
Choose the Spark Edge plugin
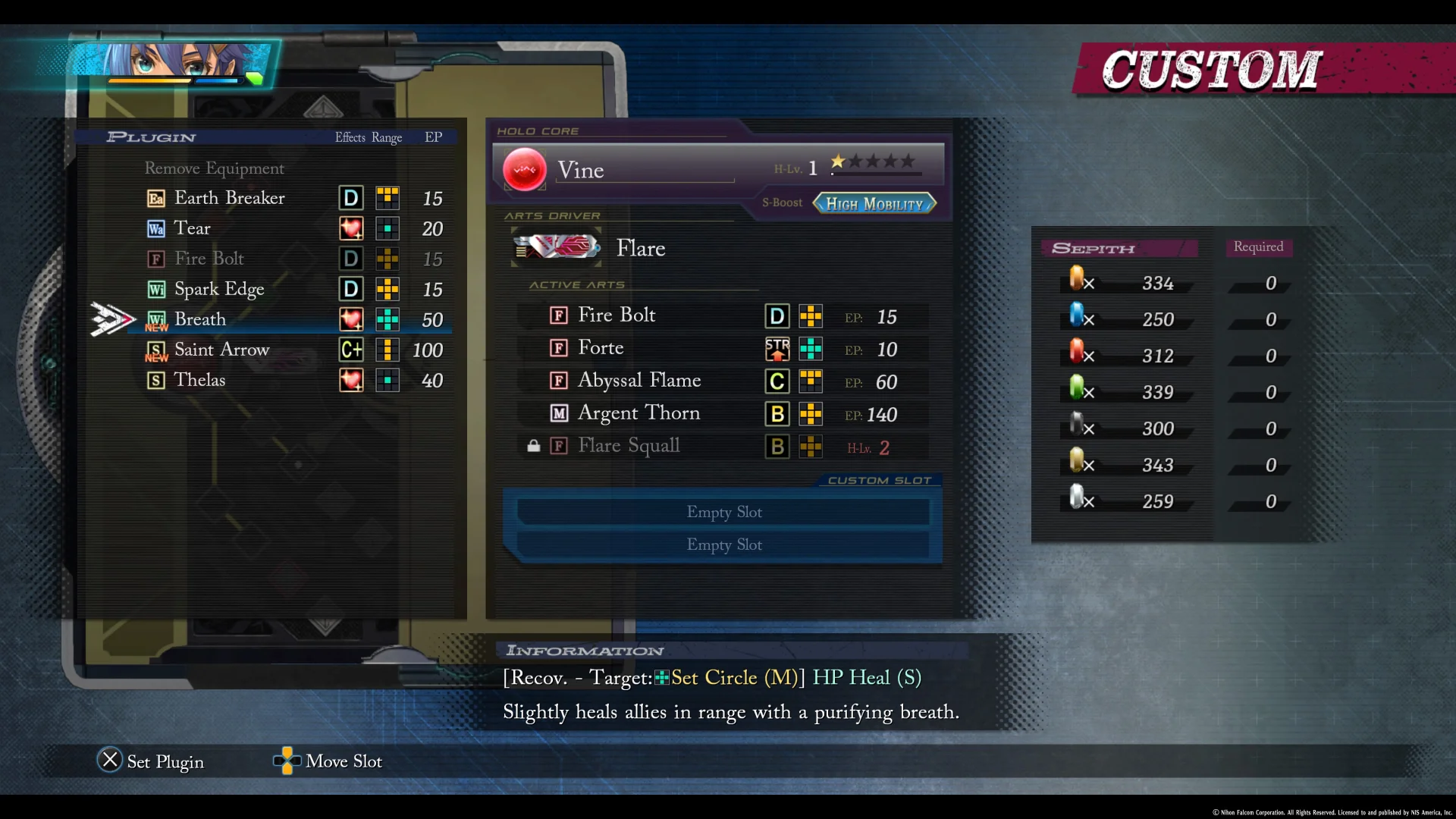(x=219, y=289)
